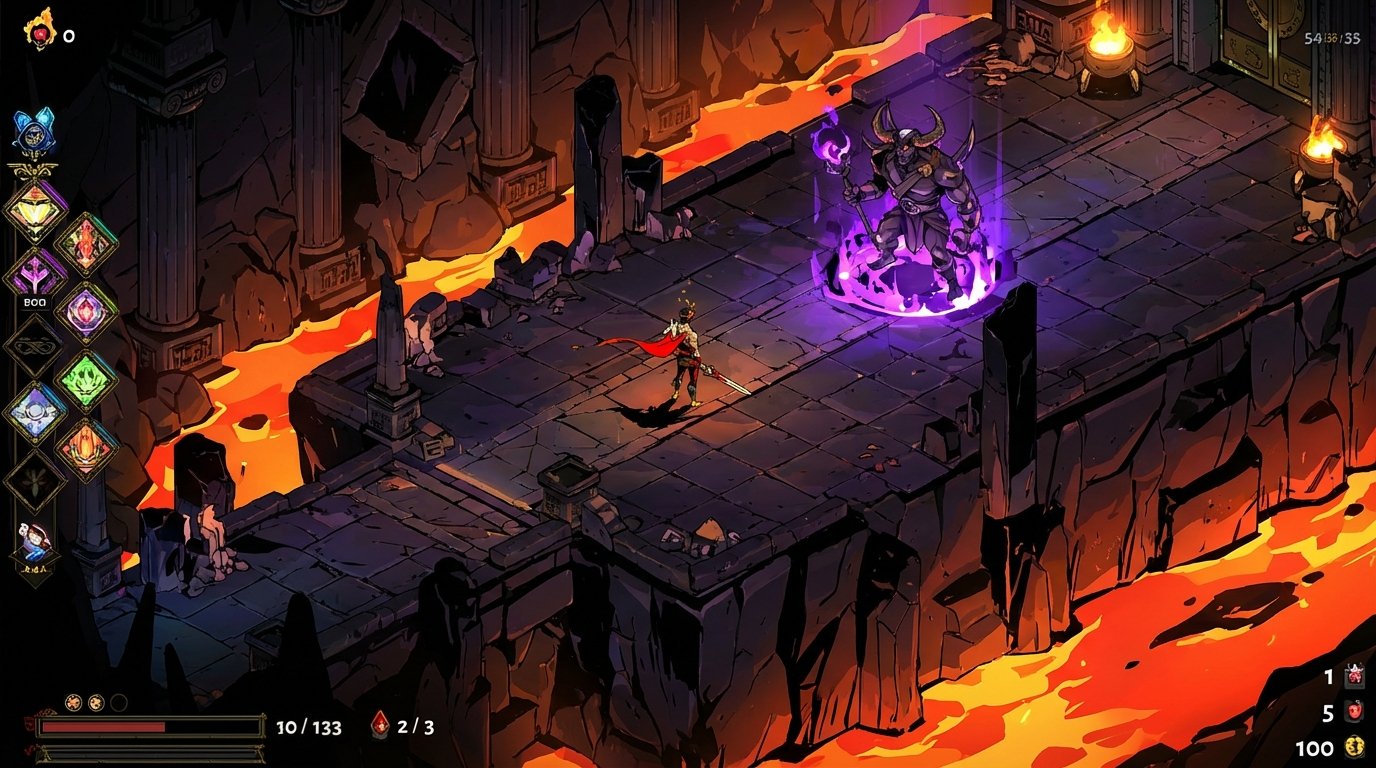View the magenta Aphrodite boon icon

86,310
